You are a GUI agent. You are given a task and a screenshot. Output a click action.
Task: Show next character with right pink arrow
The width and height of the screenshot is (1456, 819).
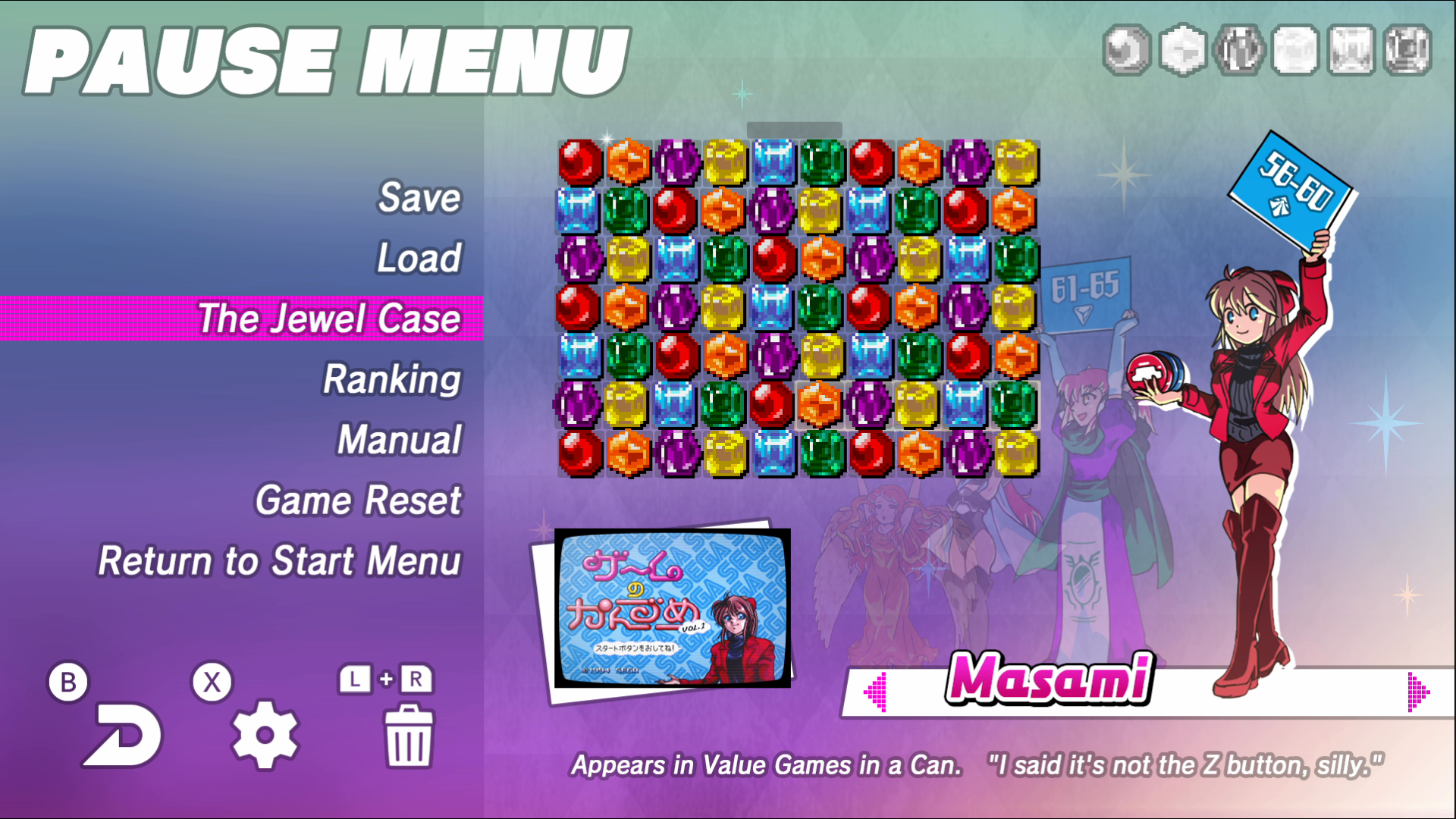click(1417, 692)
